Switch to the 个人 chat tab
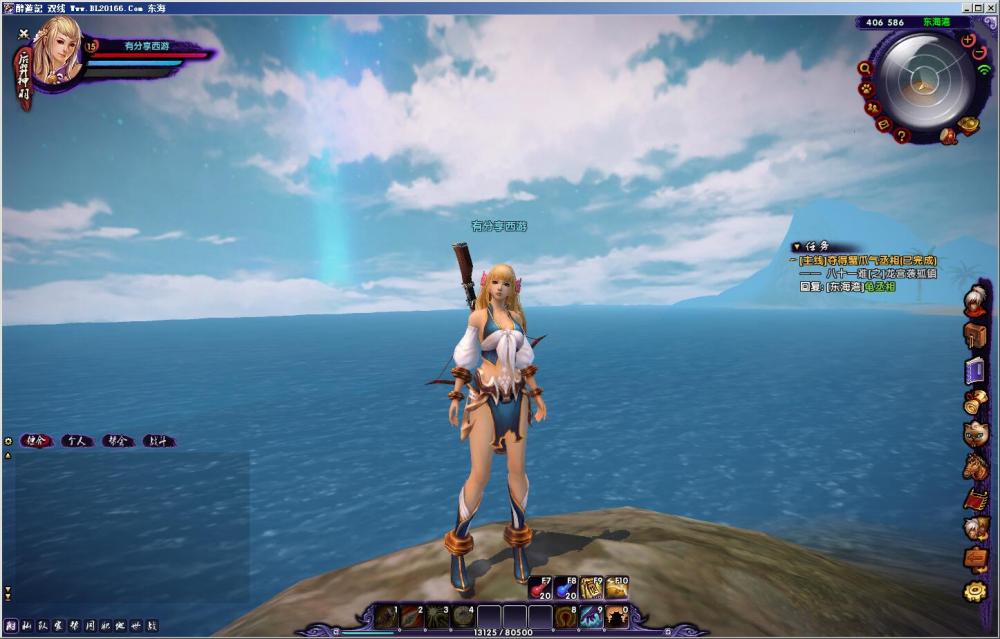The height and width of the screenshot is (639, 1000). click(77, 440)
